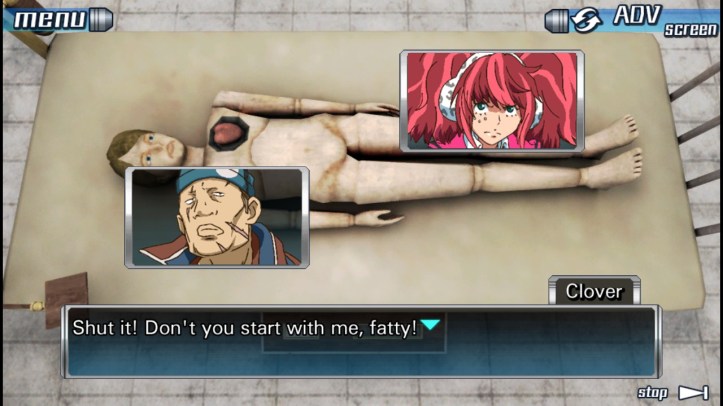Open the menu button
The height and width of the screenshot is (406, 723).
click(x=55, y=18)
